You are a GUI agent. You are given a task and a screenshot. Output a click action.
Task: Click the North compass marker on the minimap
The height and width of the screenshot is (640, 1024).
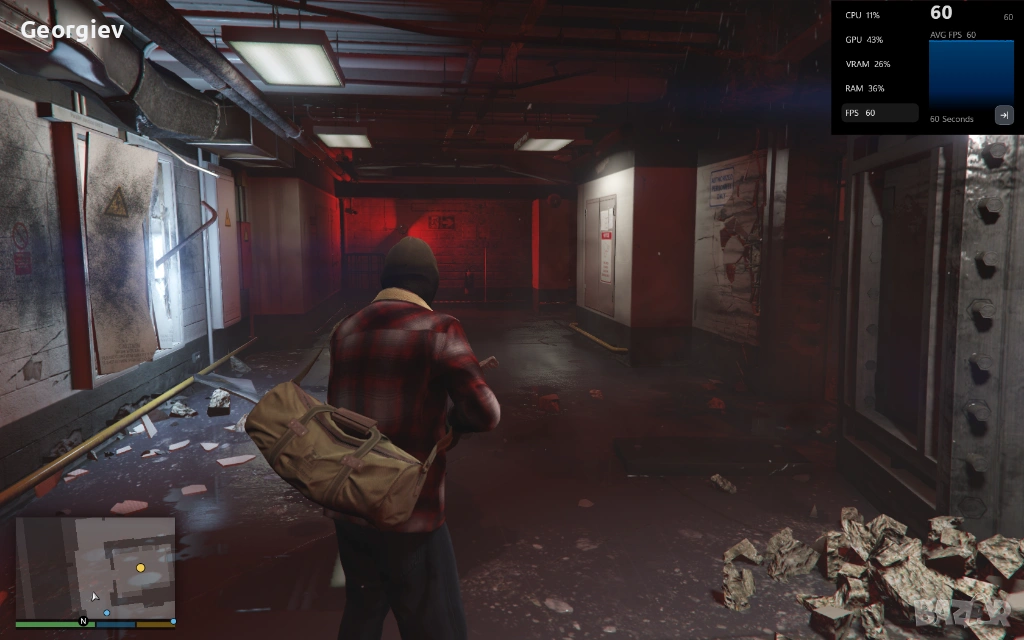pos(84,621)
